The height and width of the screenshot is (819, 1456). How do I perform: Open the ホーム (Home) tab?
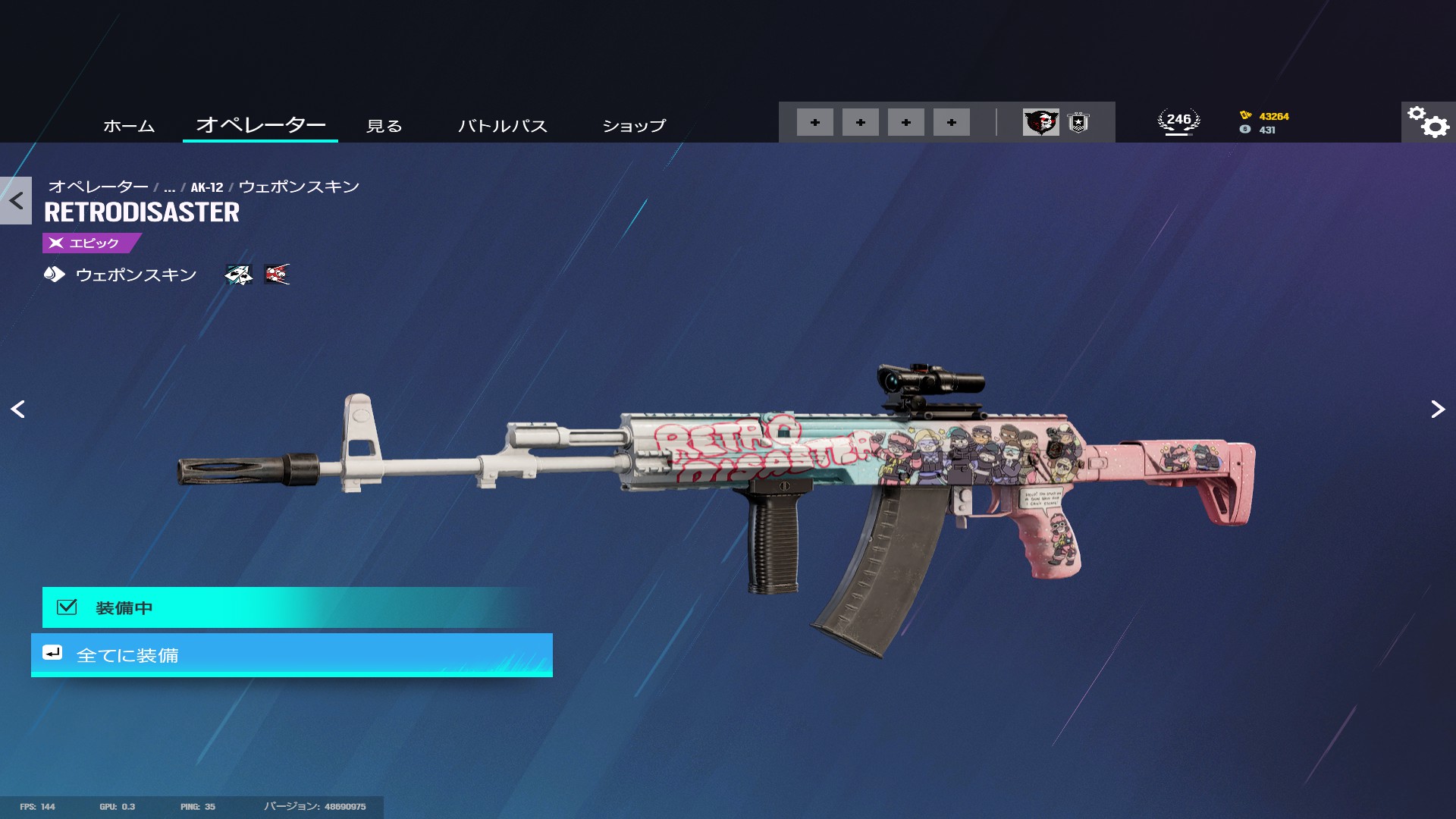pos(129,126)
